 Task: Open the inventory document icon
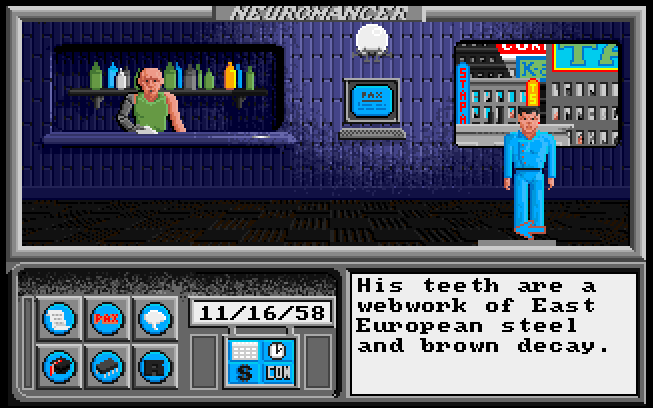click(x=58, y=318)
